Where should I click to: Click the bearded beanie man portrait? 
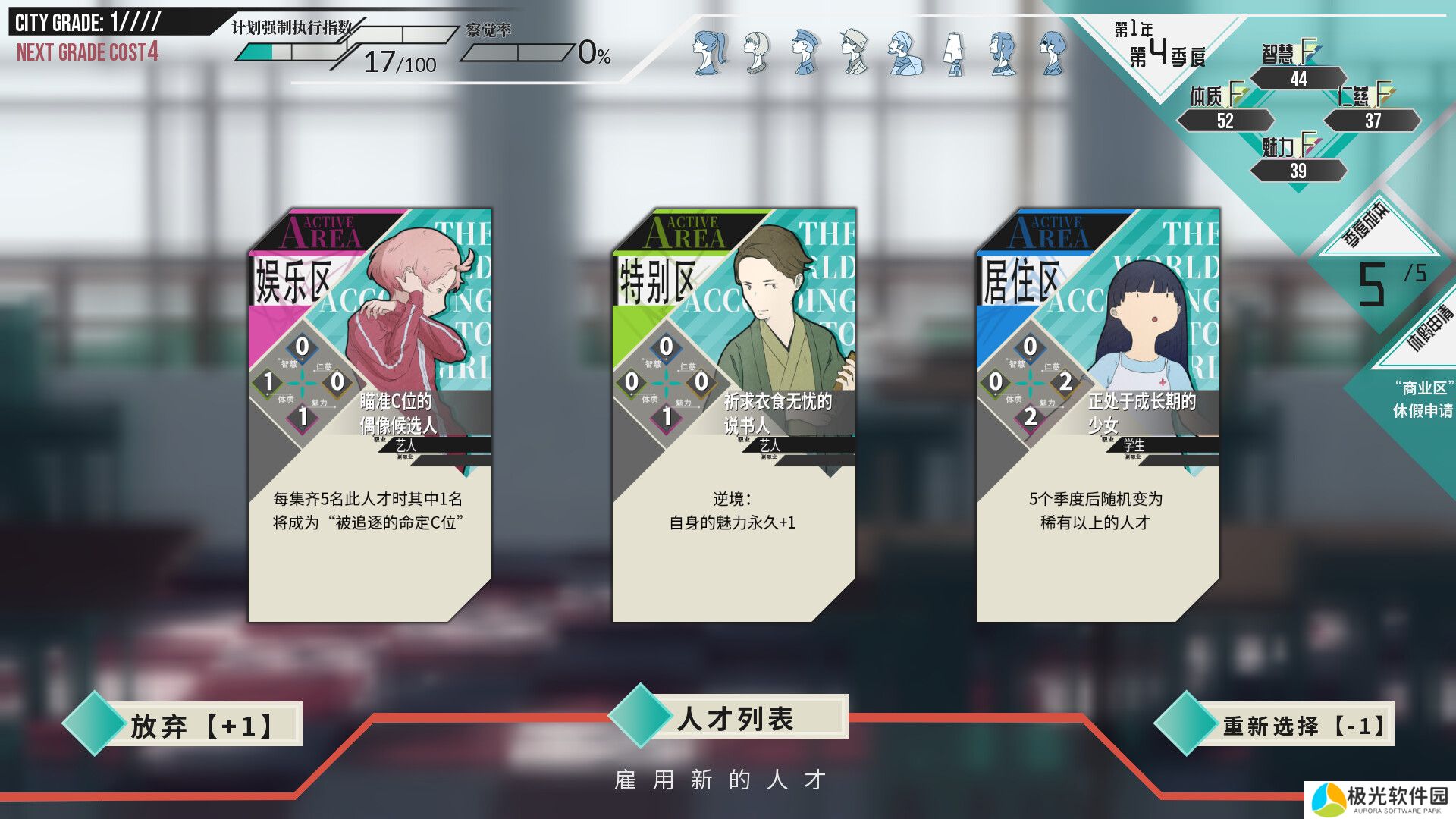[904, 54]
